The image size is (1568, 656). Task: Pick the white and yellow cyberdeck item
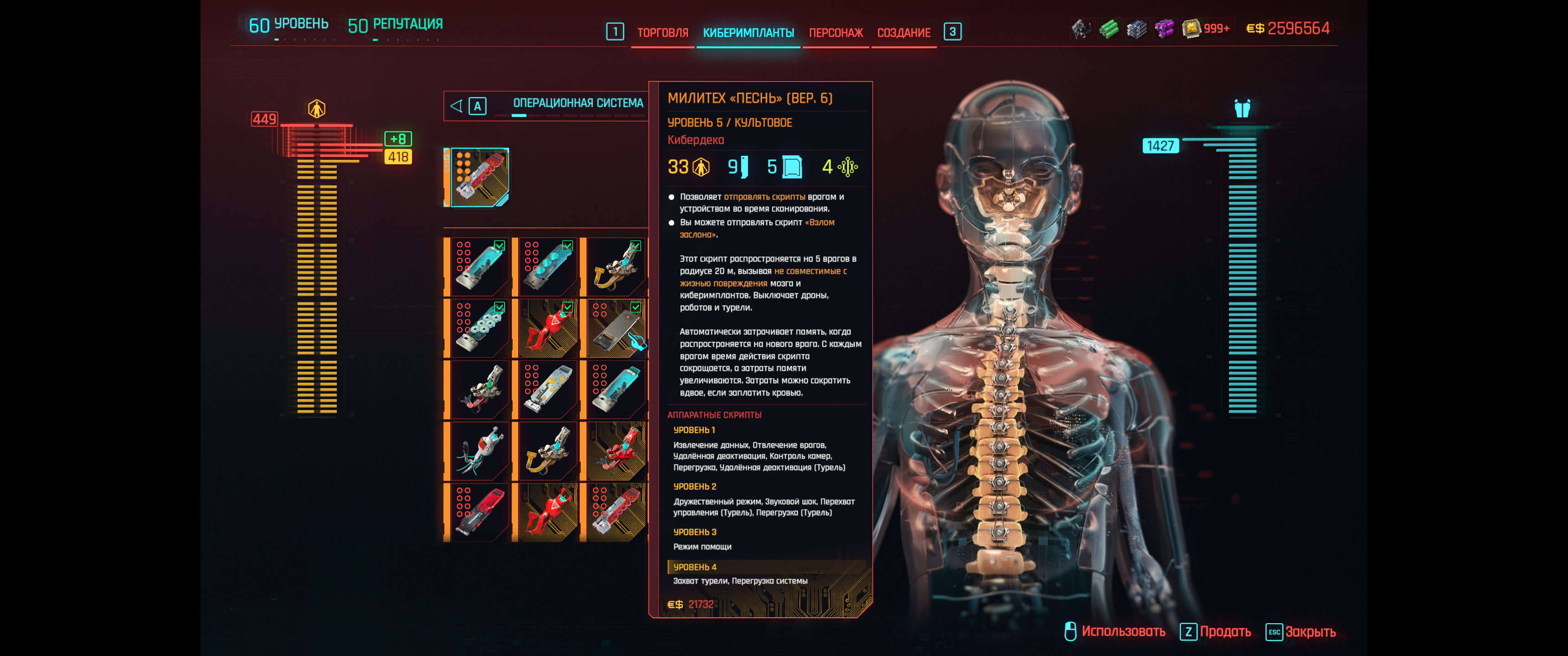[548, 389]
